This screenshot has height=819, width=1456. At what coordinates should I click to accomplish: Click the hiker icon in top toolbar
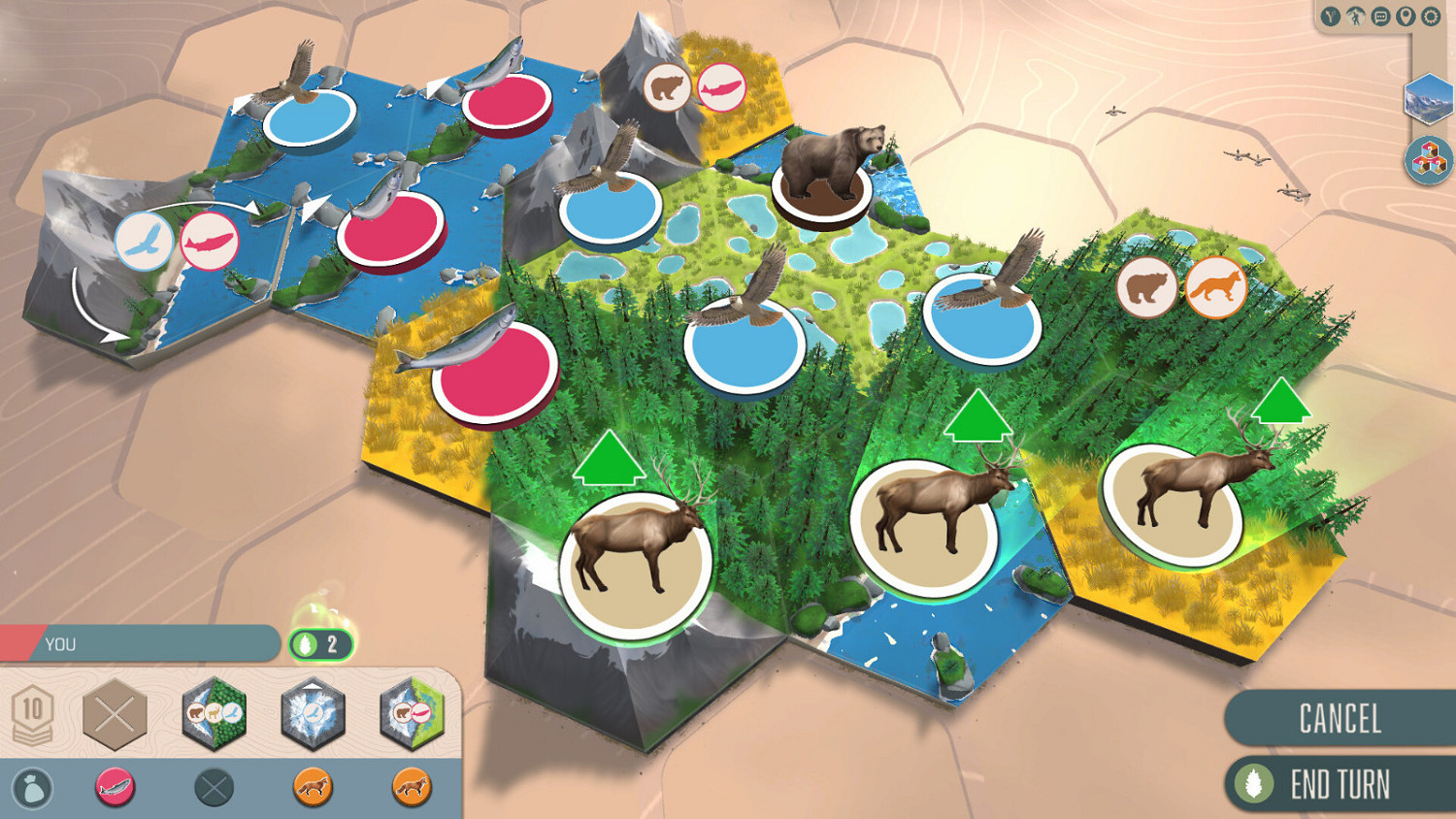(1356, 16)
